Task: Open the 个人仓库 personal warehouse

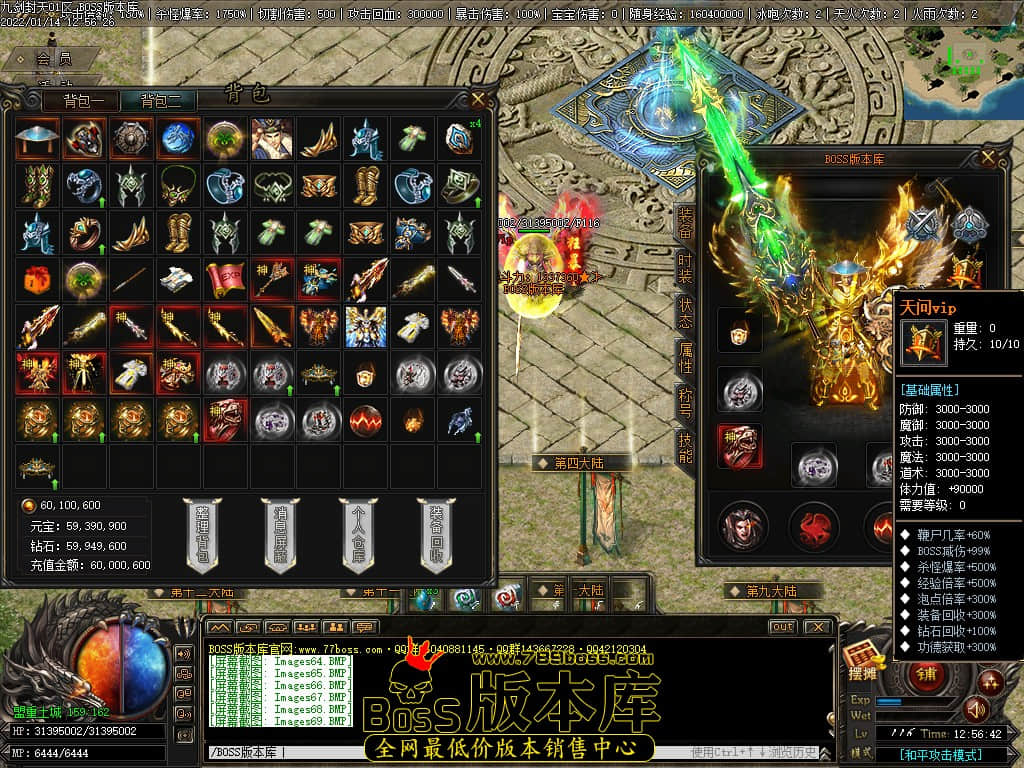Action: pyautogui.click(x=358, y=537)
